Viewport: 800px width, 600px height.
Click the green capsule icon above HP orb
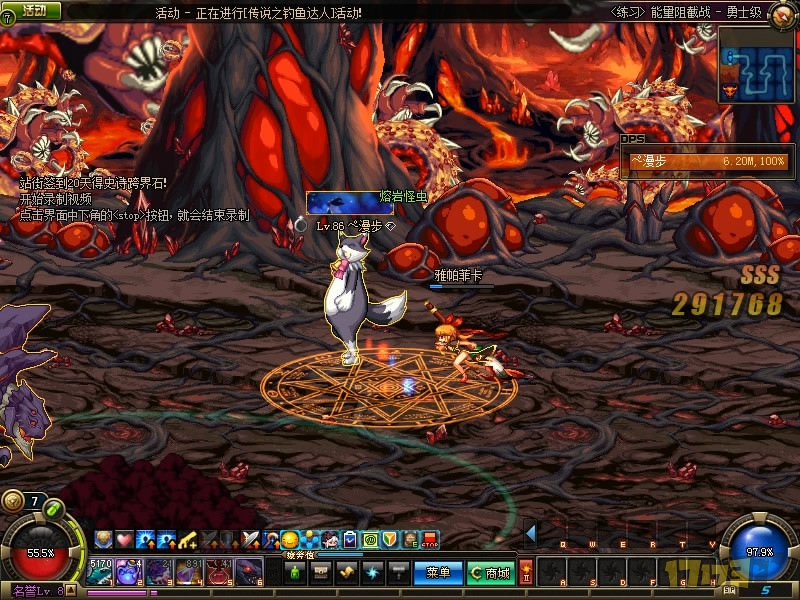54,509
